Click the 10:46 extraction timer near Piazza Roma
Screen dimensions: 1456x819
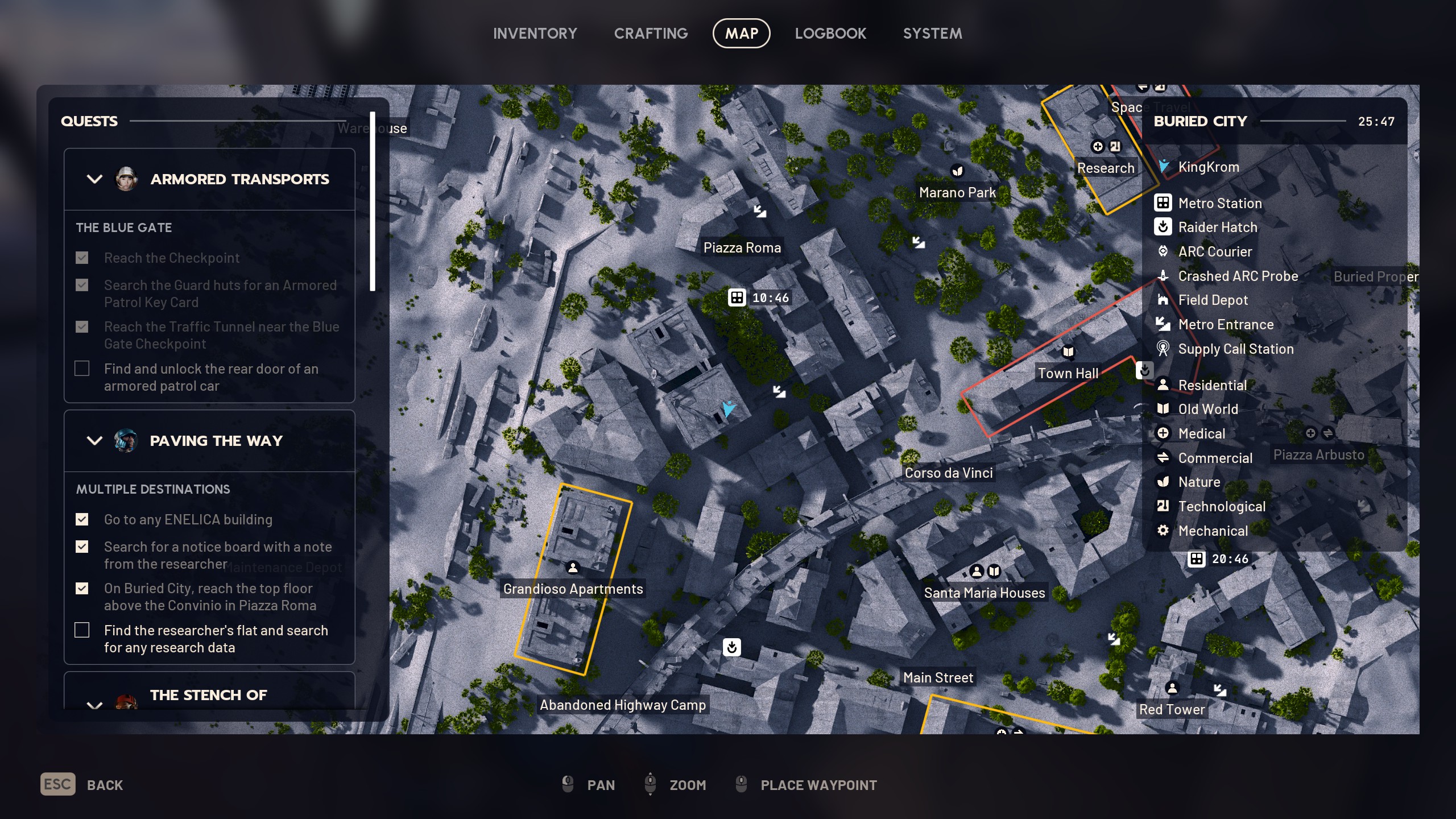[x=760, y=297]
